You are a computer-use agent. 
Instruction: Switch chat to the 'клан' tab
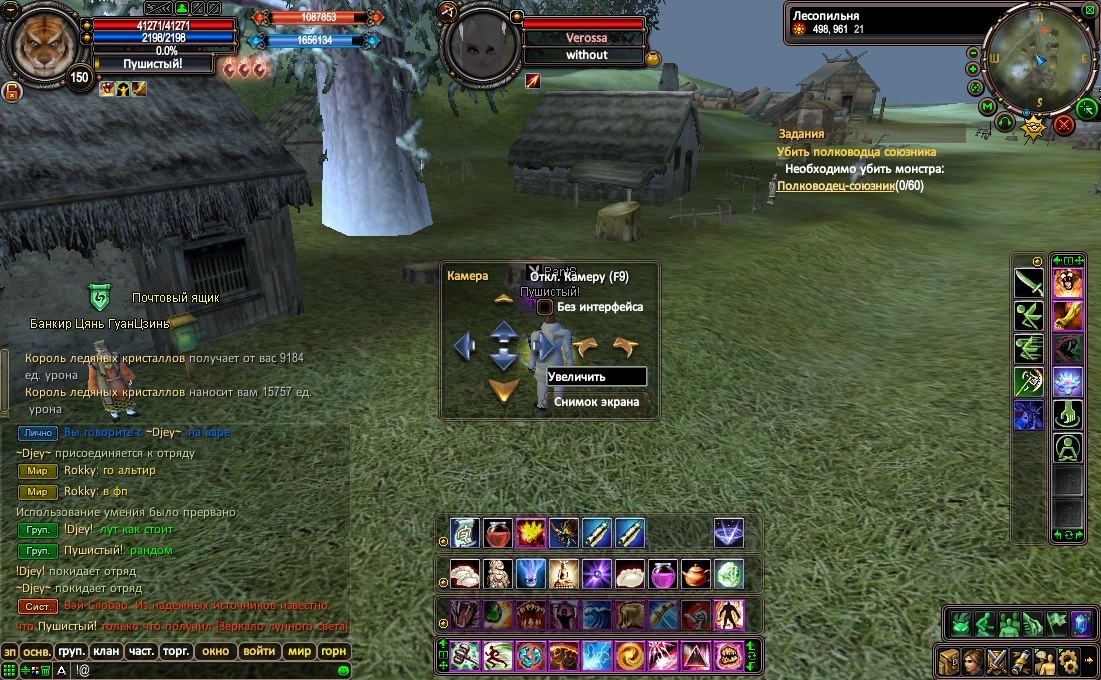coord(106,651)
